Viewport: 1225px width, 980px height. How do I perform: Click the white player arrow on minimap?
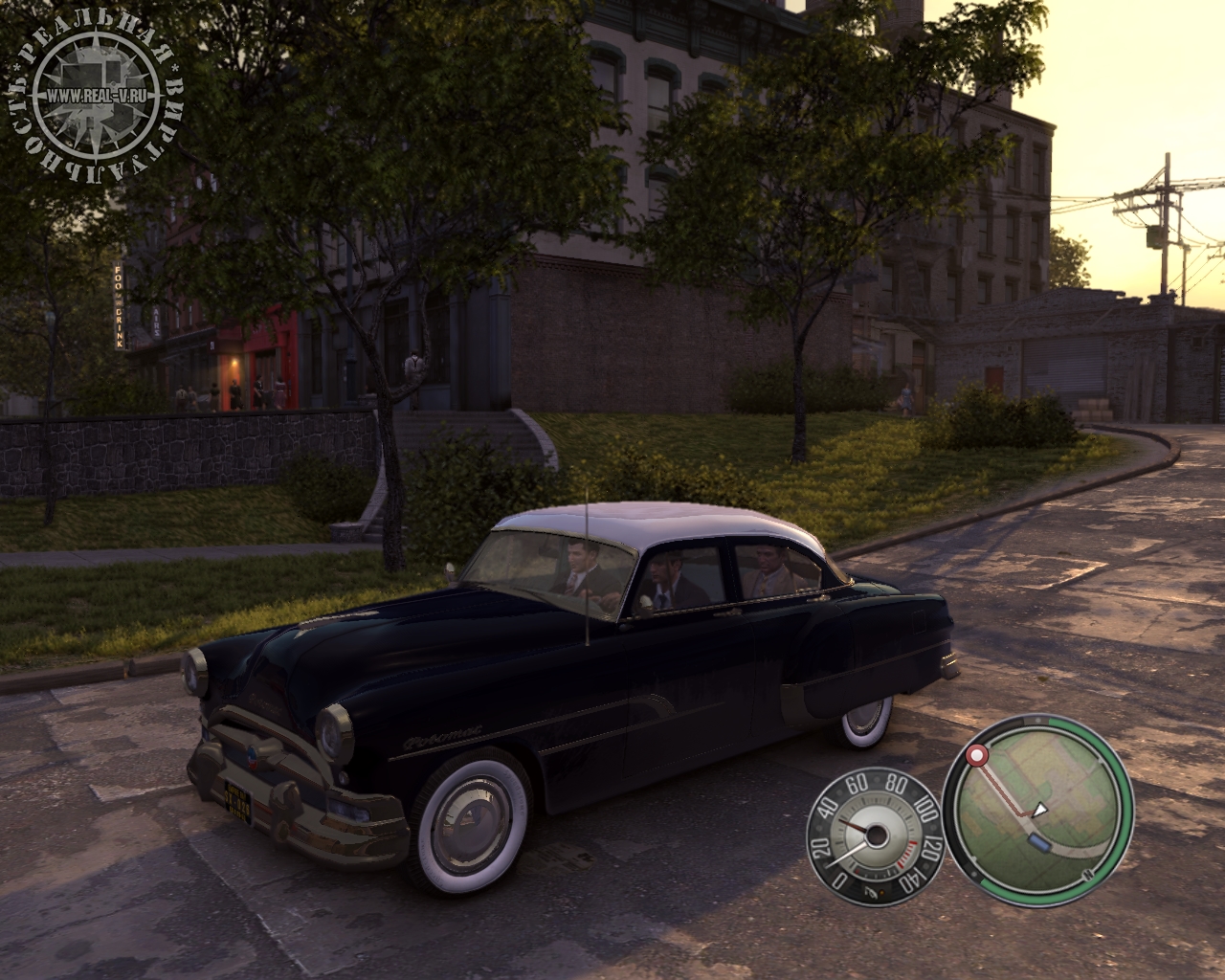(x=1042, y=810)
